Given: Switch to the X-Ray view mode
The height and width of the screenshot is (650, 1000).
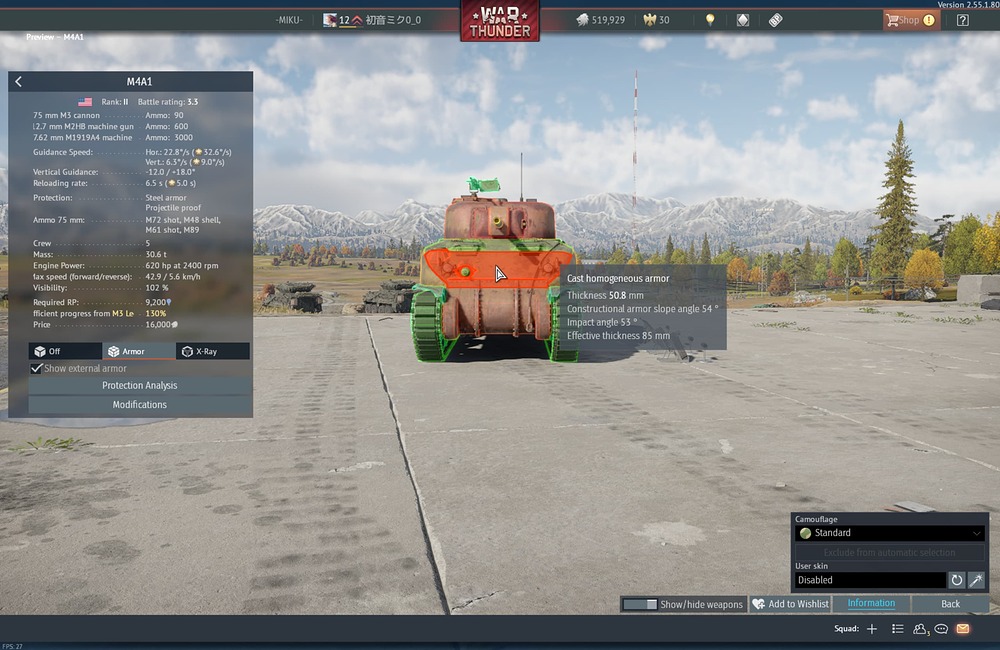Looking at the screenshot, I should pos(212,351).
